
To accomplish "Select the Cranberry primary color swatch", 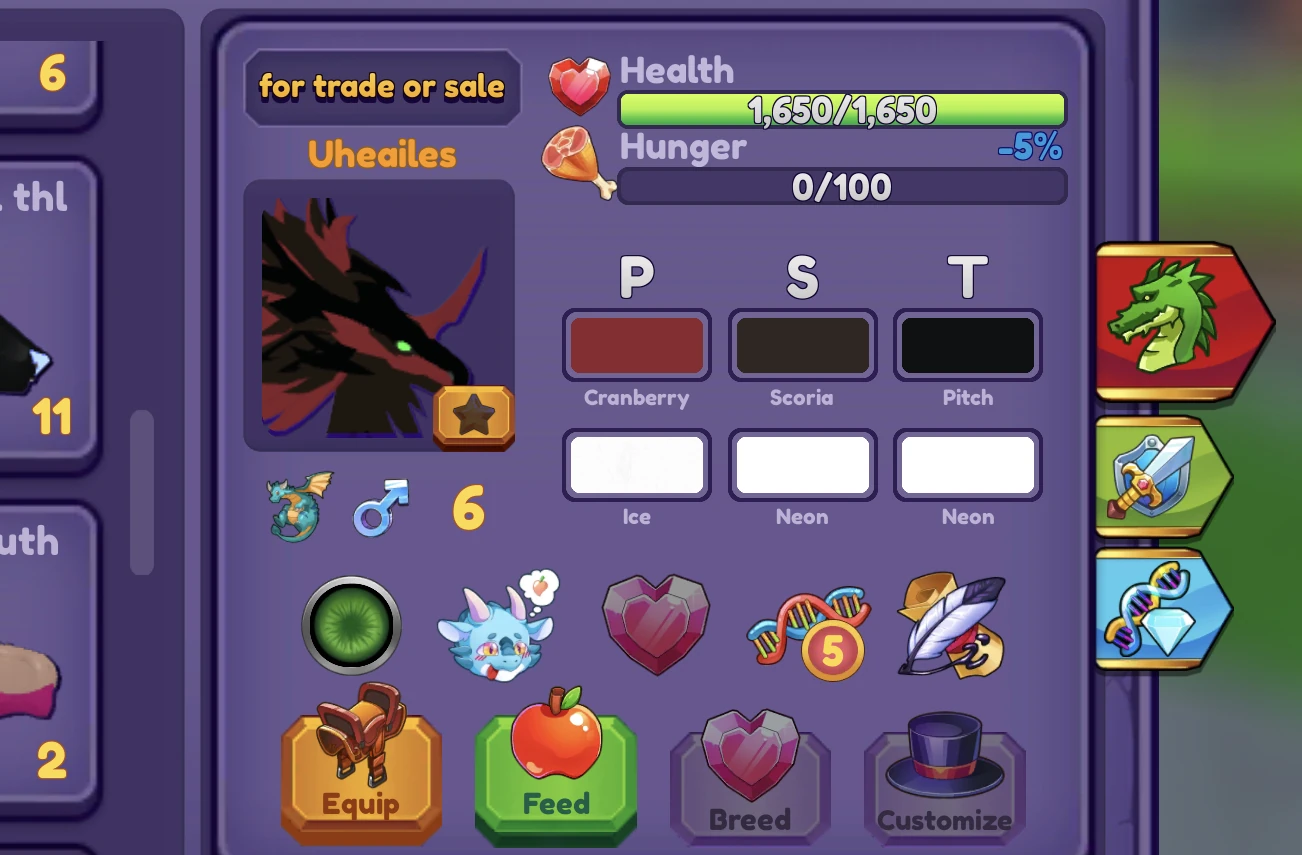I will [636, 345].
